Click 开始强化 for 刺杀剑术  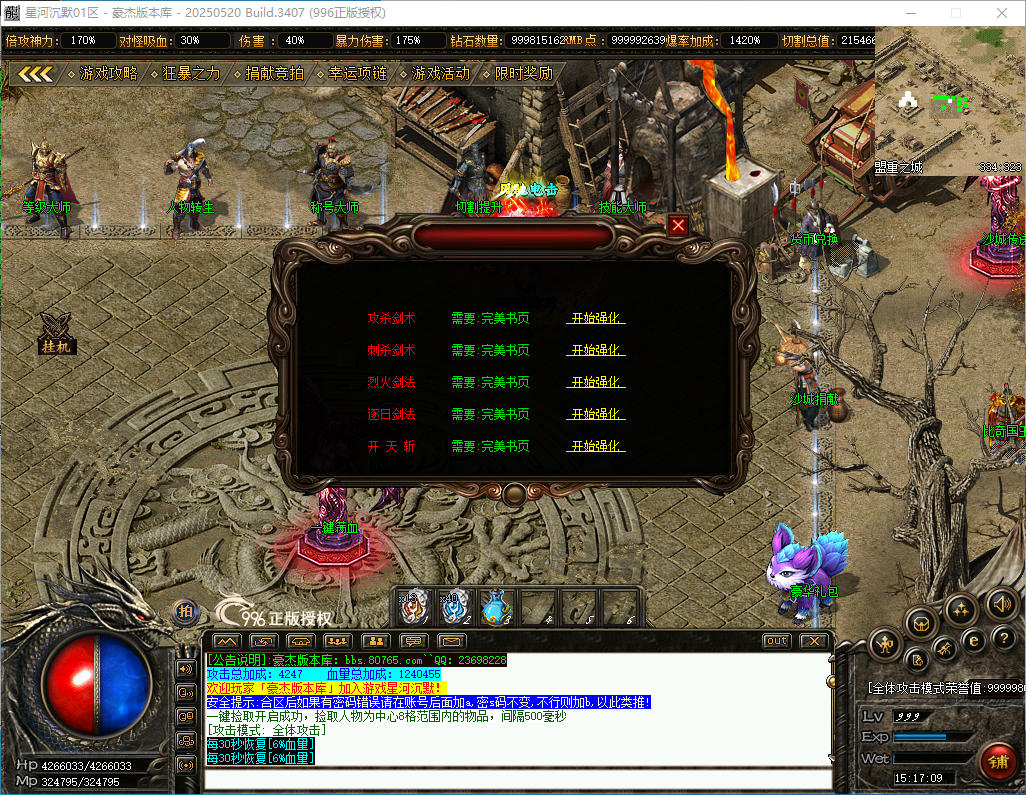coord(595,350)
